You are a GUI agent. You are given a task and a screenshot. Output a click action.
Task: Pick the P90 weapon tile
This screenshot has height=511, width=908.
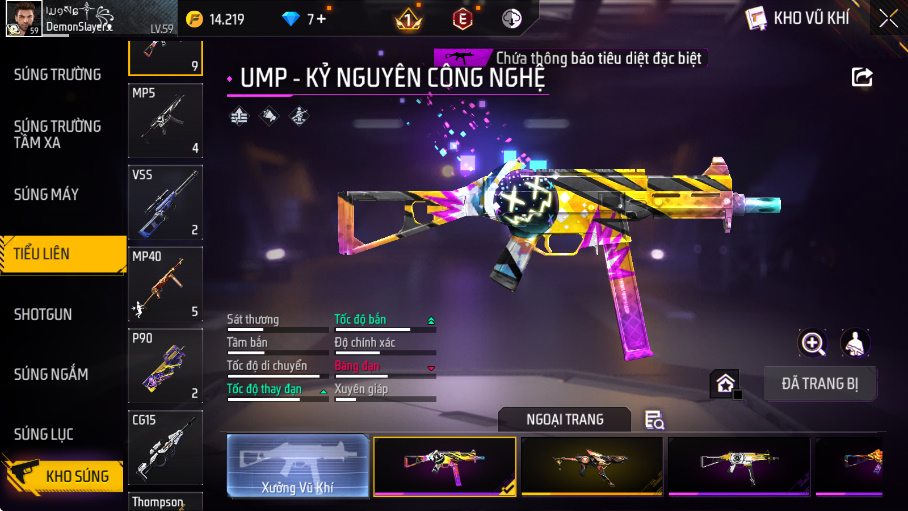tap(165, 366)
